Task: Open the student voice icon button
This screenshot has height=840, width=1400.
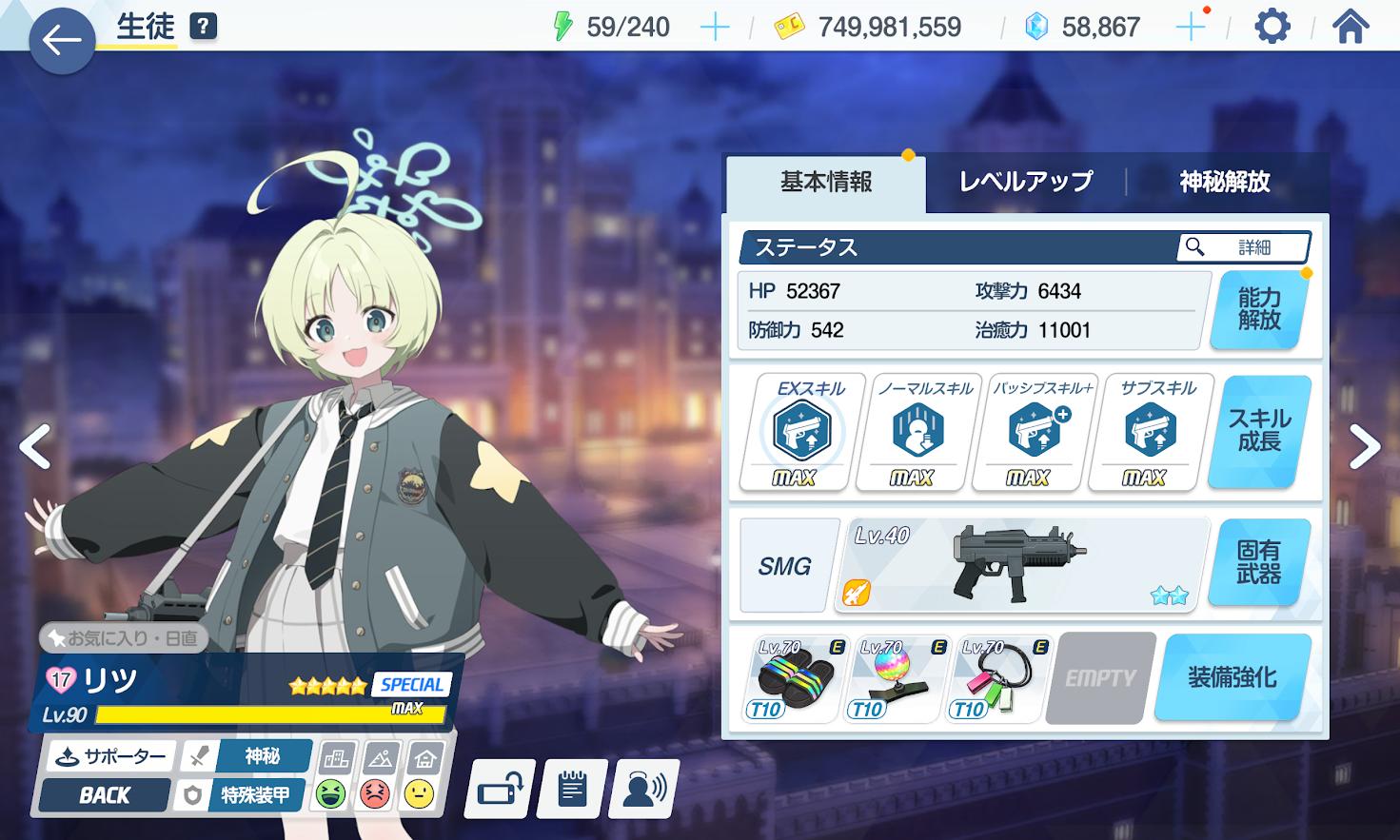Action: point(644,789)
